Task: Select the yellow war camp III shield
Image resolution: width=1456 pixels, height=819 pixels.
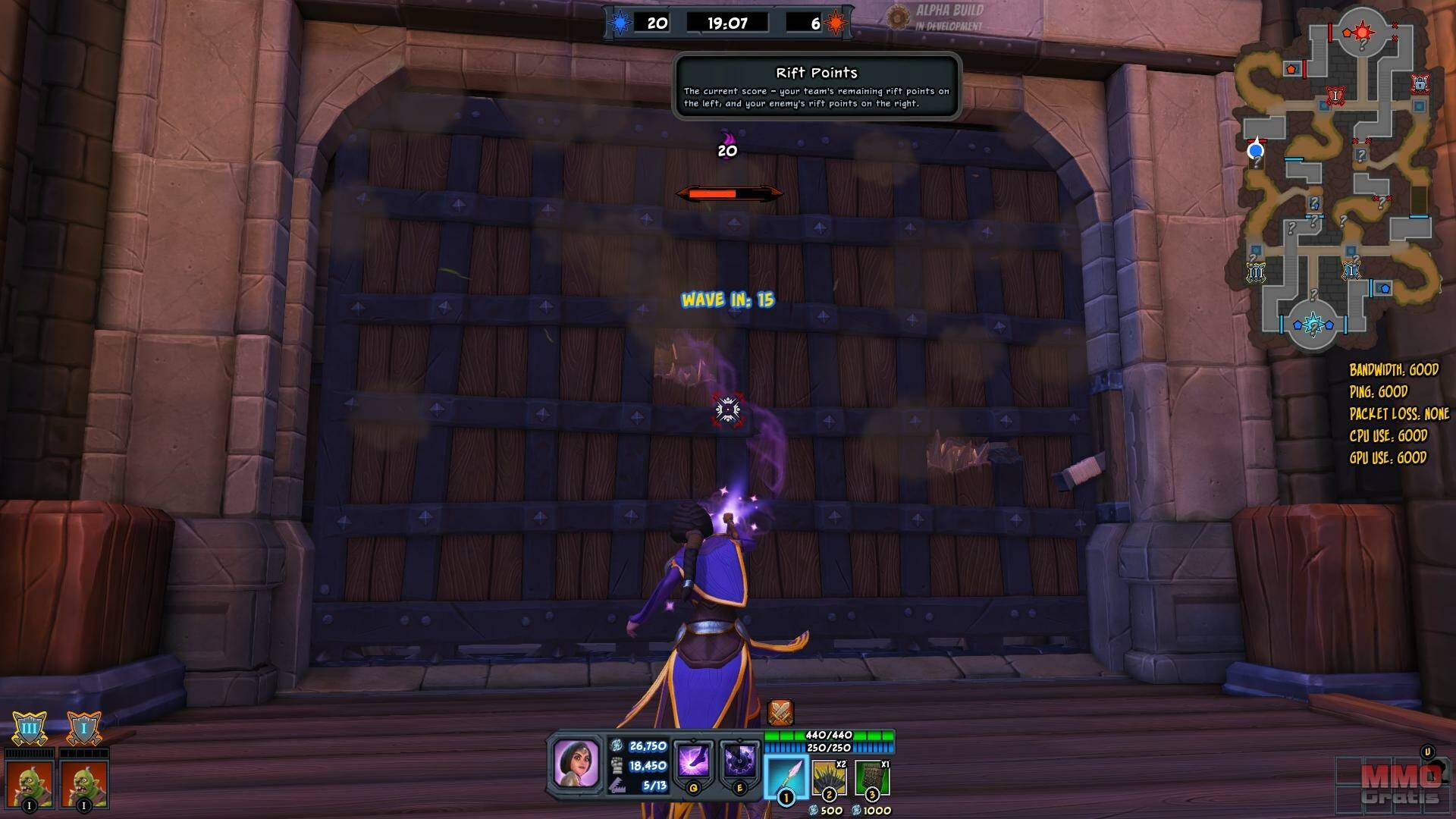Action: click(30, 729)
